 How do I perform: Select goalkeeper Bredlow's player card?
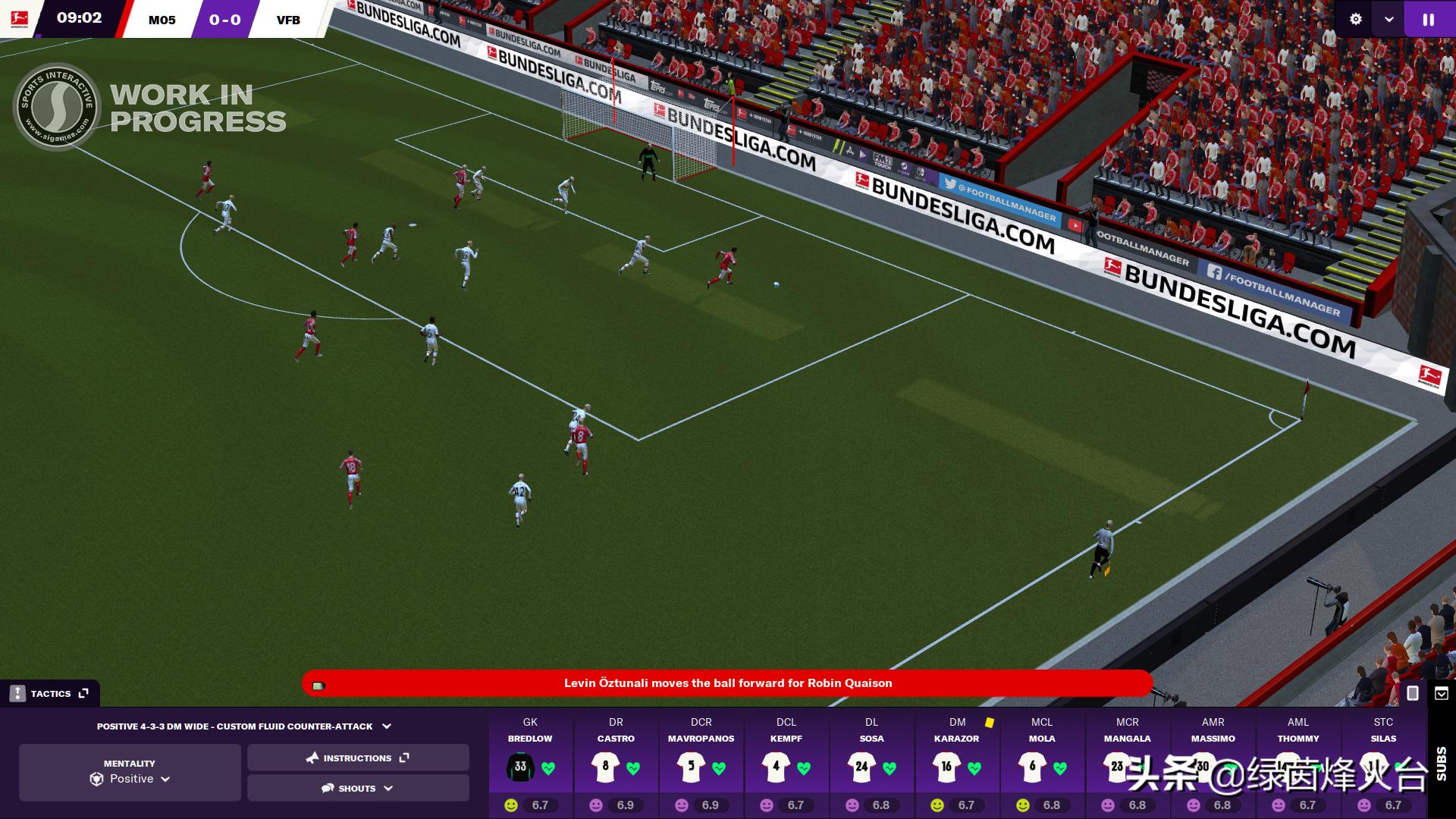(x=530, y=762)
